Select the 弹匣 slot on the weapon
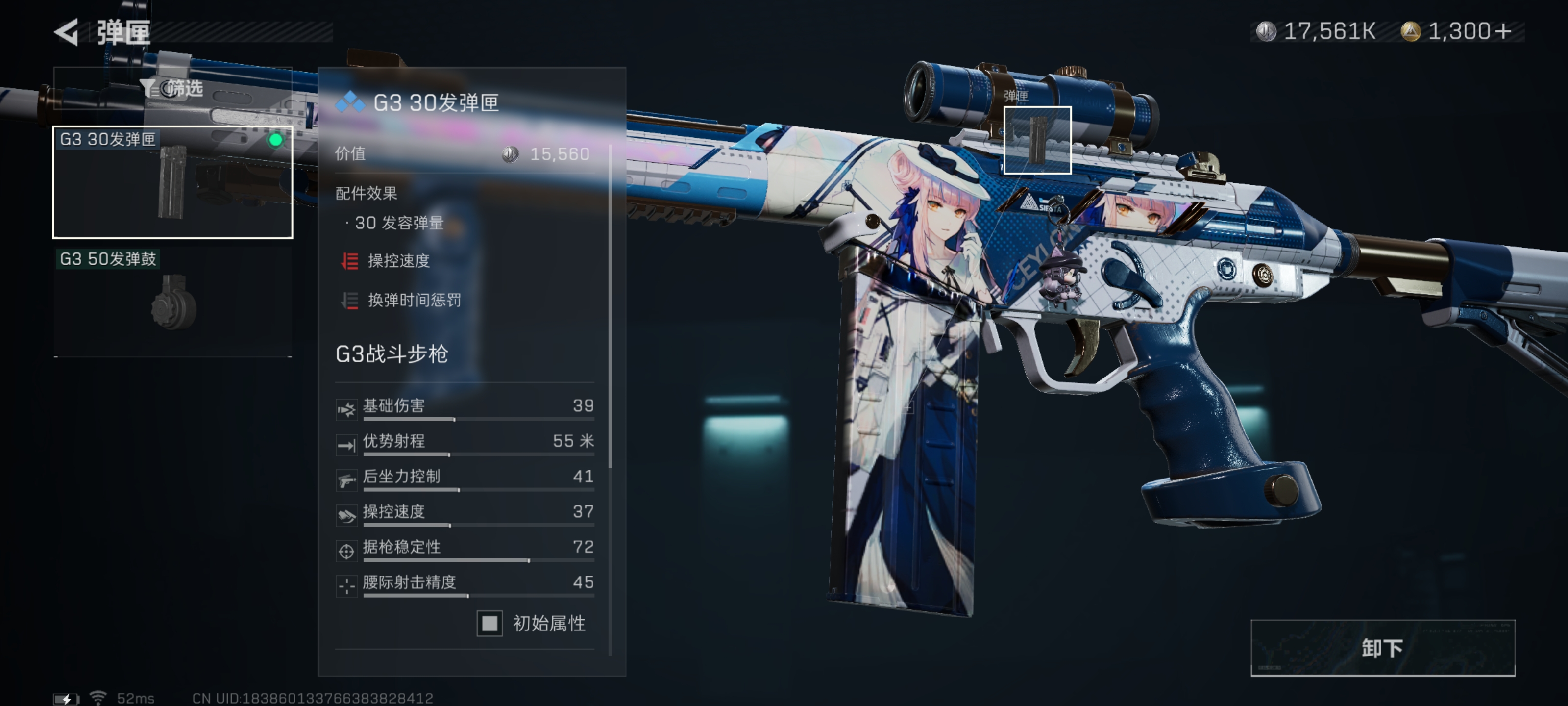The height and width of the screenshot is (706, 1568). [x=1037, y=140]
